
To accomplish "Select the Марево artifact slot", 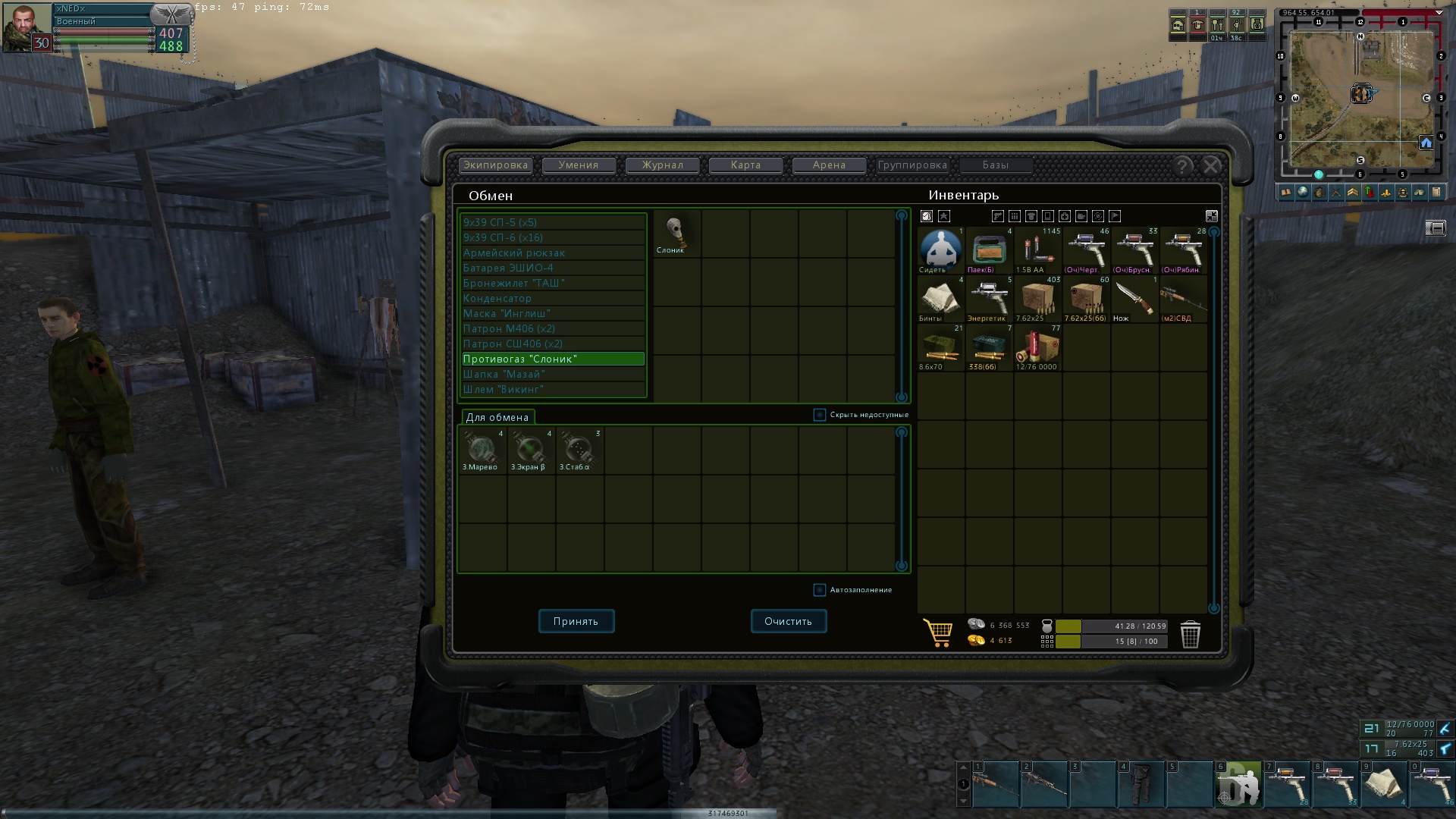I will (482, 450).
